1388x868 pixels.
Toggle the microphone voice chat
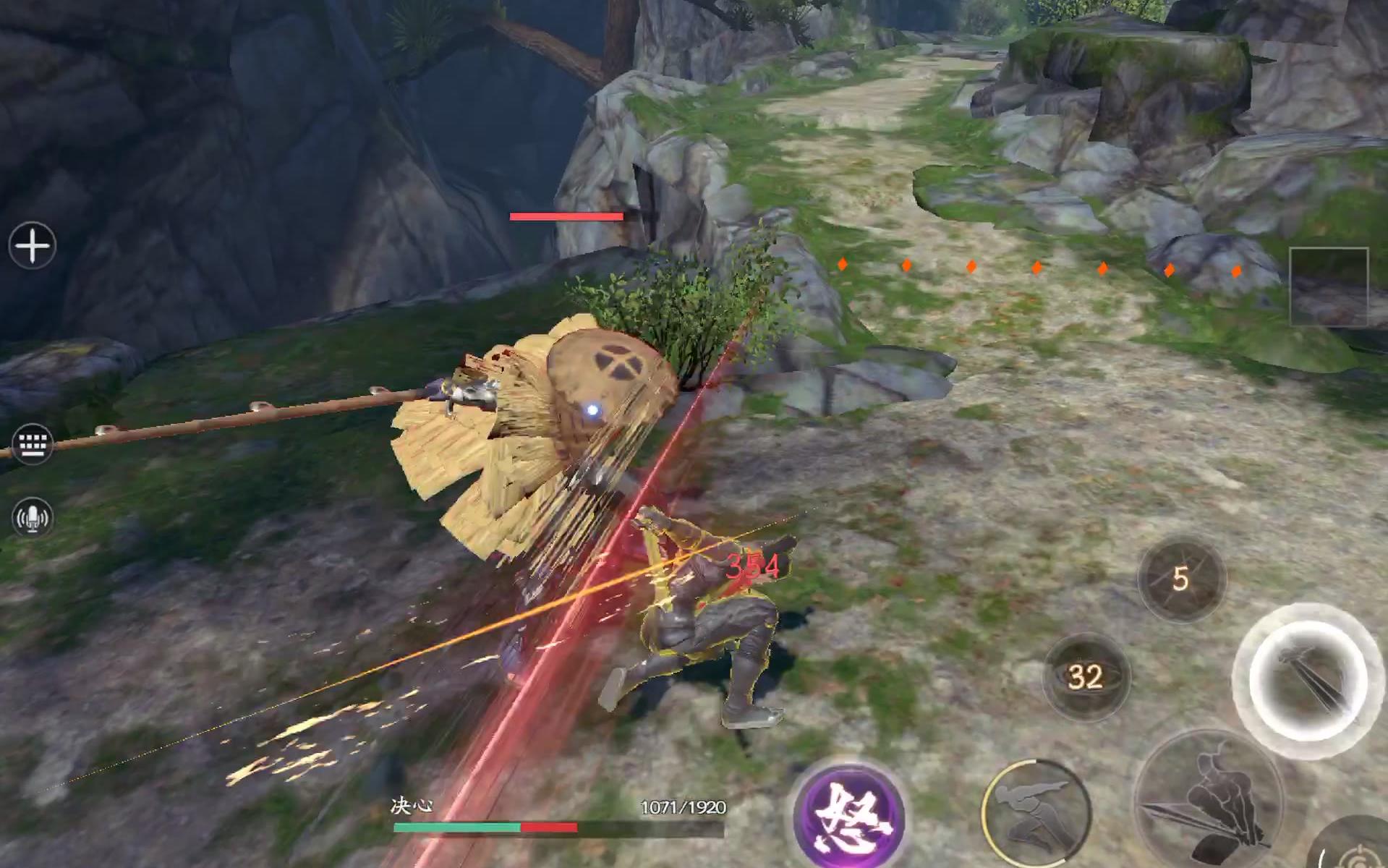pyautogui.click(x=33, y=517)
